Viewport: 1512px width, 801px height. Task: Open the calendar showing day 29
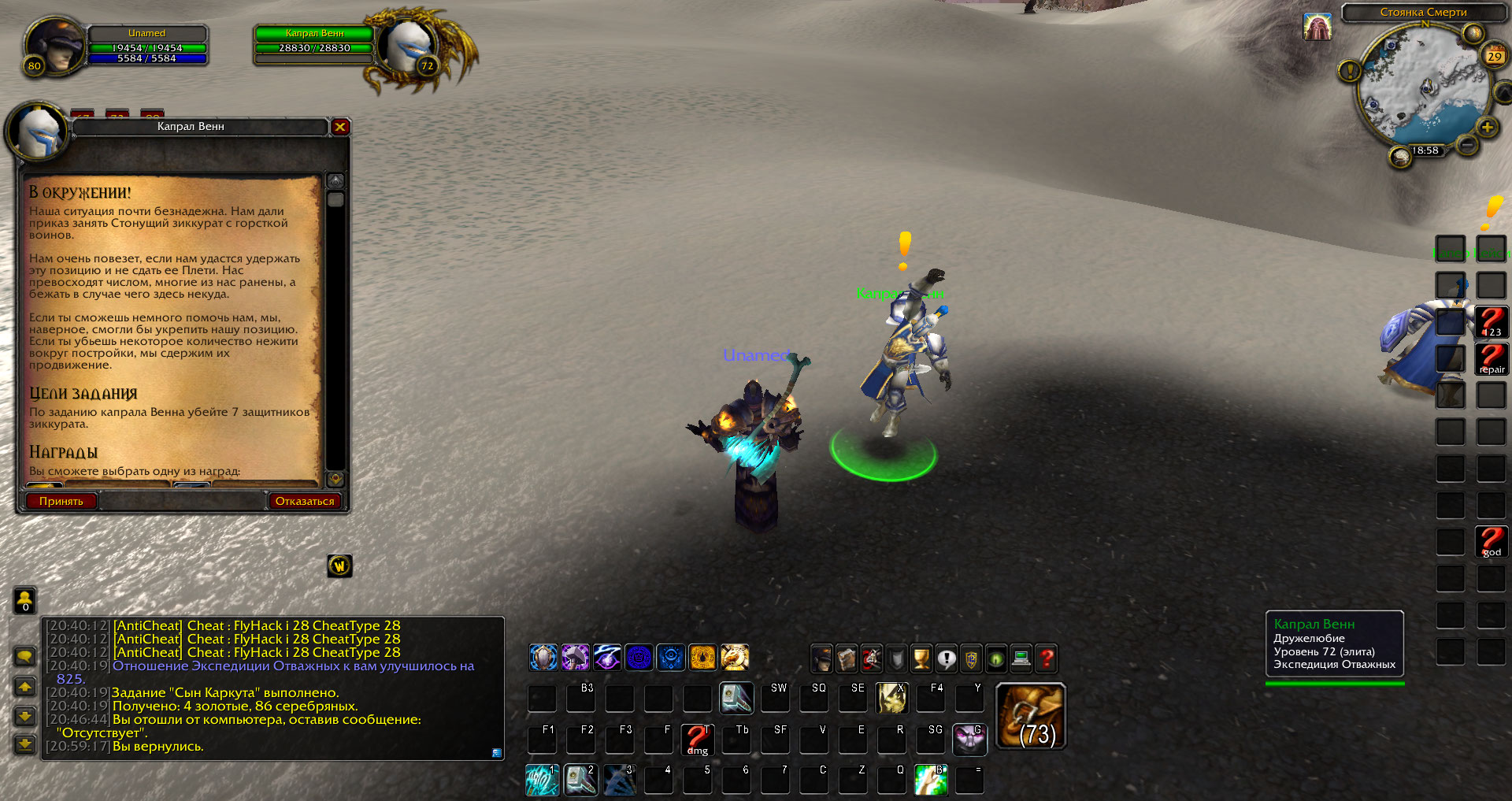[1494, 56]
